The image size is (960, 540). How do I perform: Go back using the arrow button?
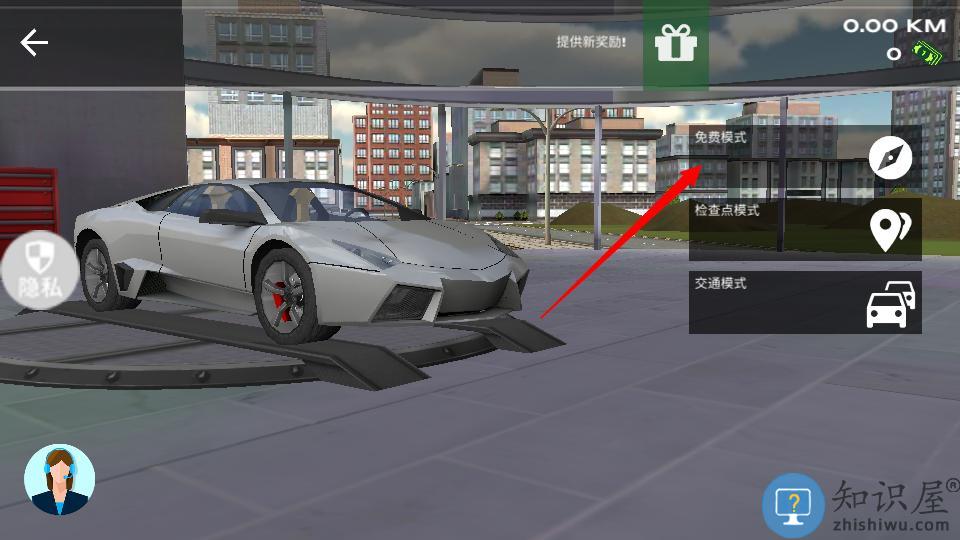pos(35,42)
